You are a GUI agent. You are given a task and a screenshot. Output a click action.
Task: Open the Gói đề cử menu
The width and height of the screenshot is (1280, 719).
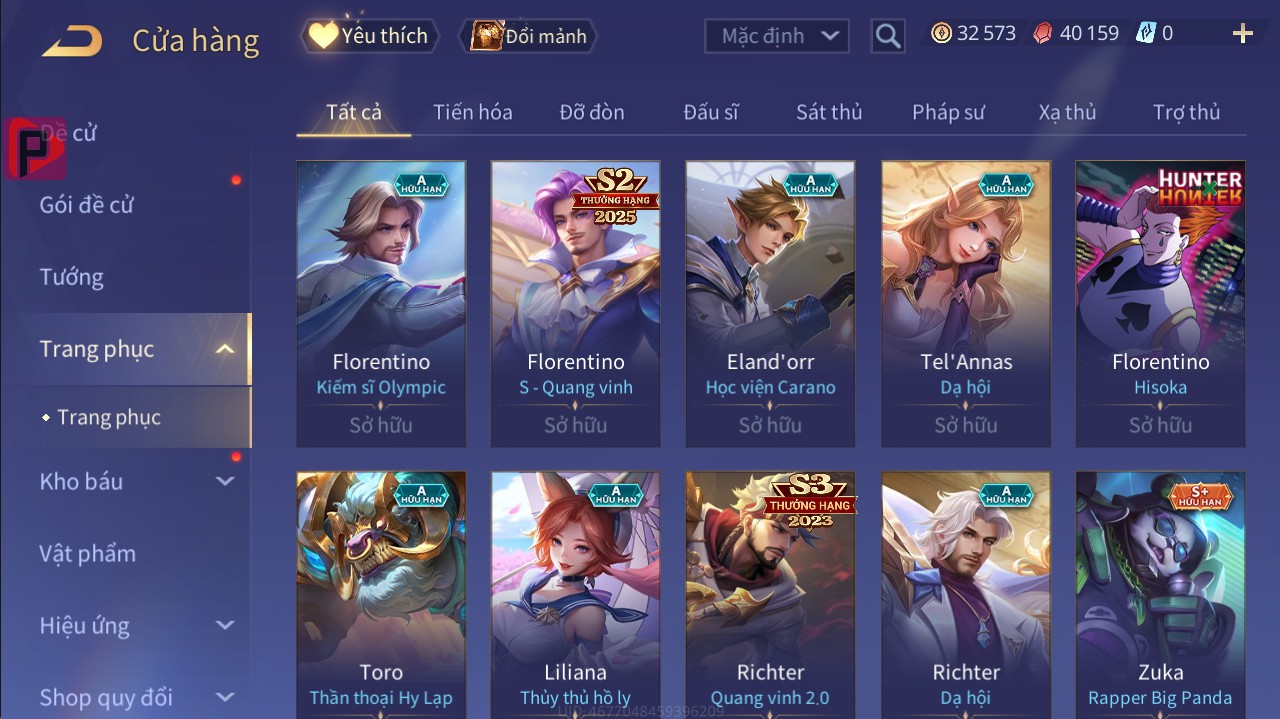click(x=87, y=205)
